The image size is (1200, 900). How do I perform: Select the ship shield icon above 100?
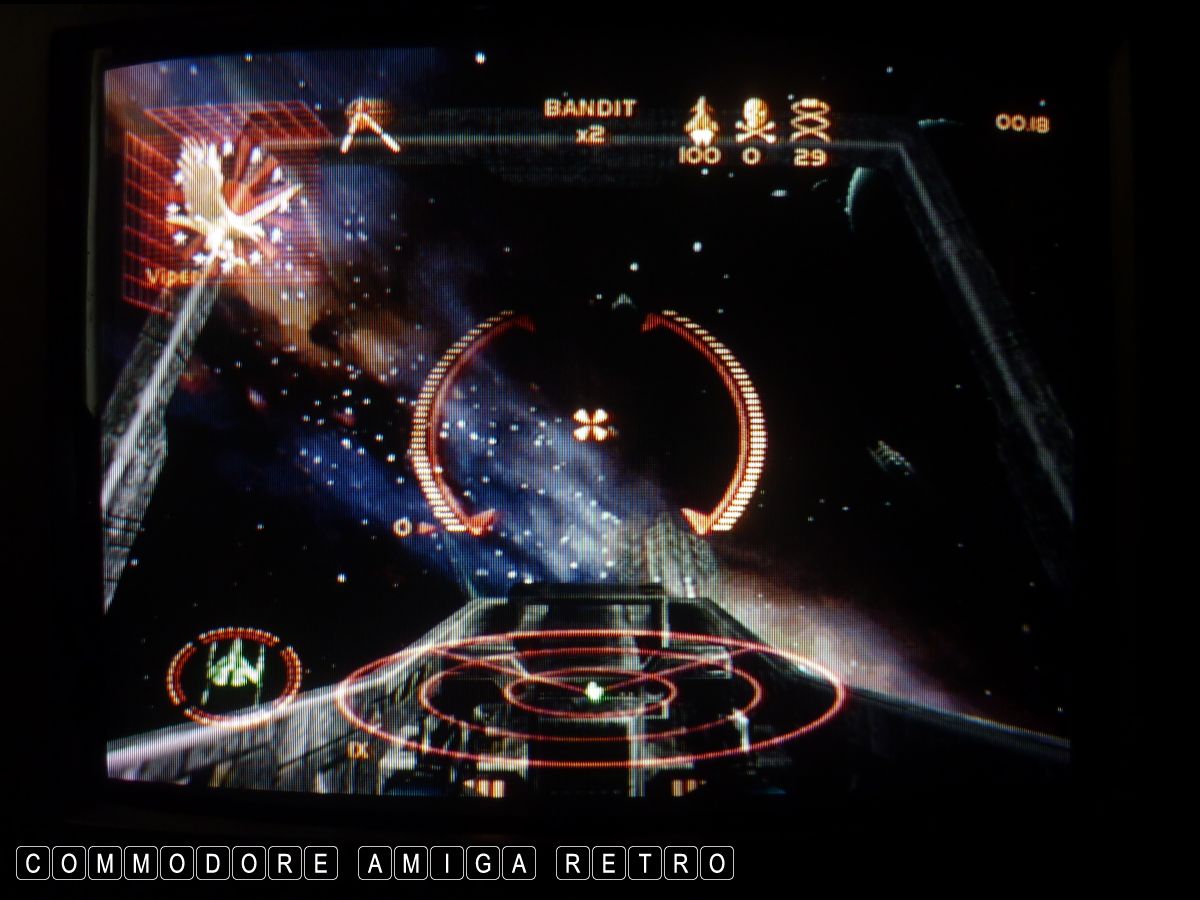(x=700, y=122)
